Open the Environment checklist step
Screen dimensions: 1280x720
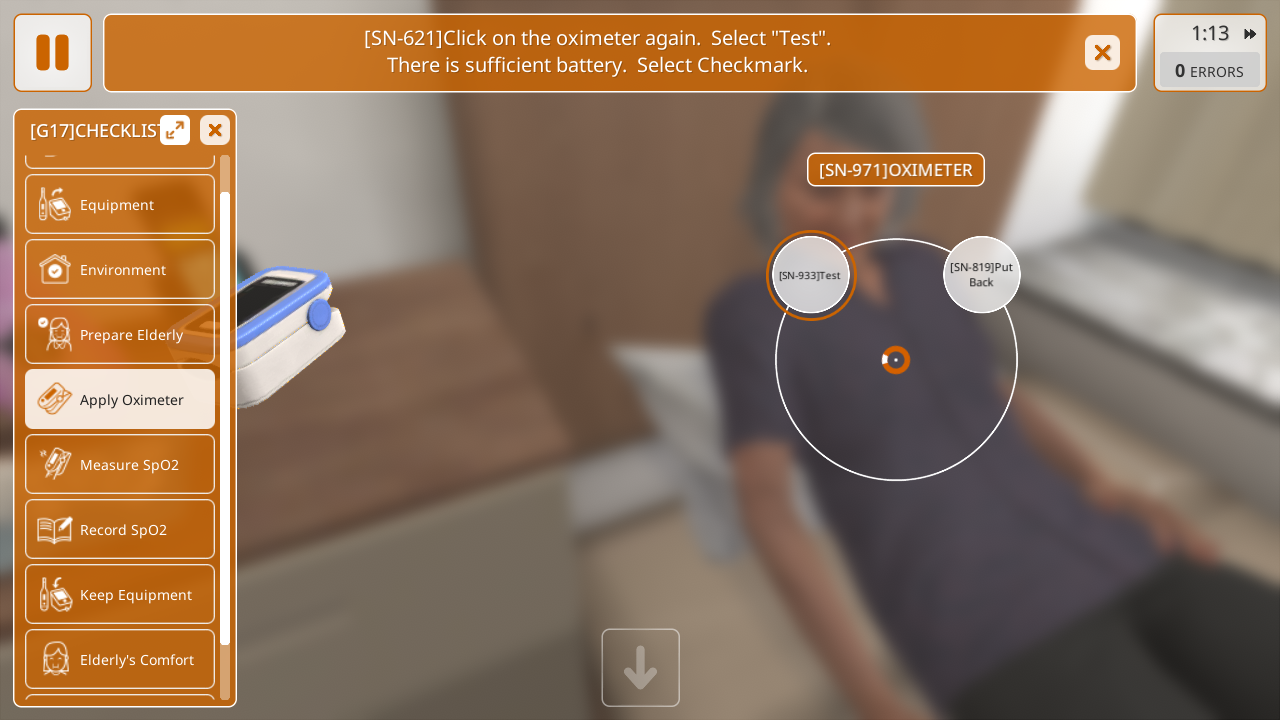pos(120,269)
